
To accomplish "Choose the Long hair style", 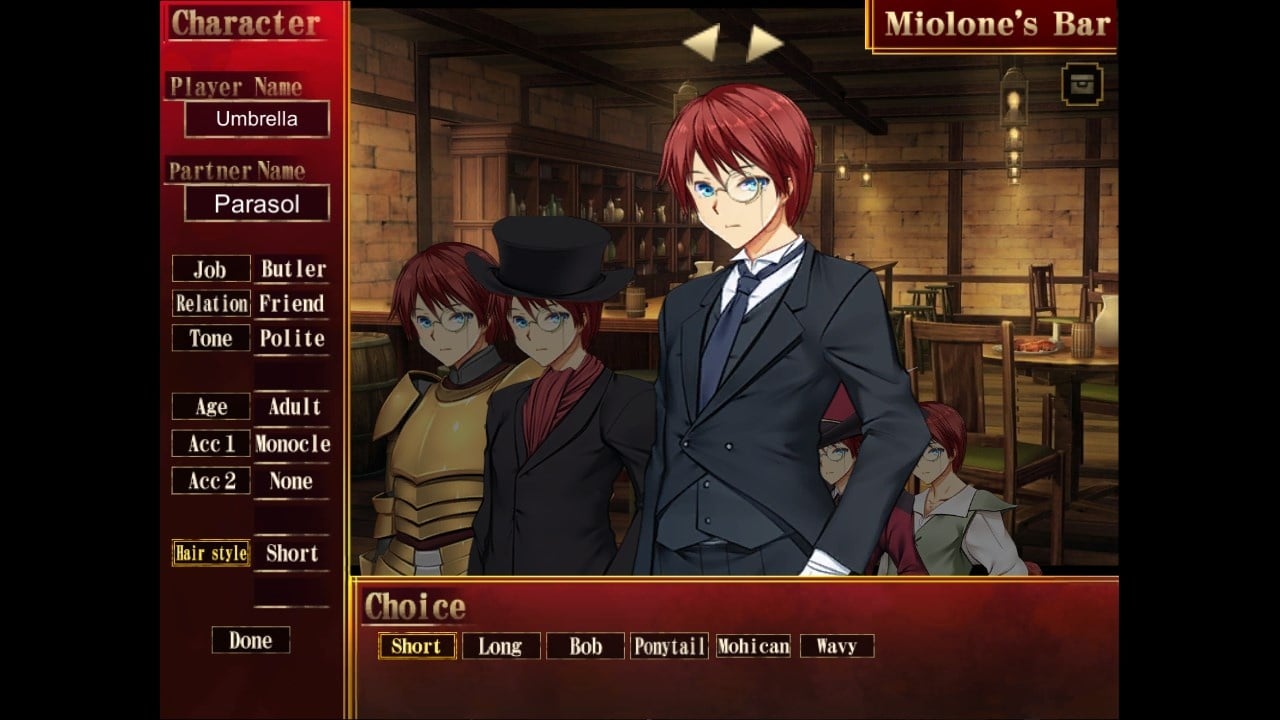I will coord(500,646).
